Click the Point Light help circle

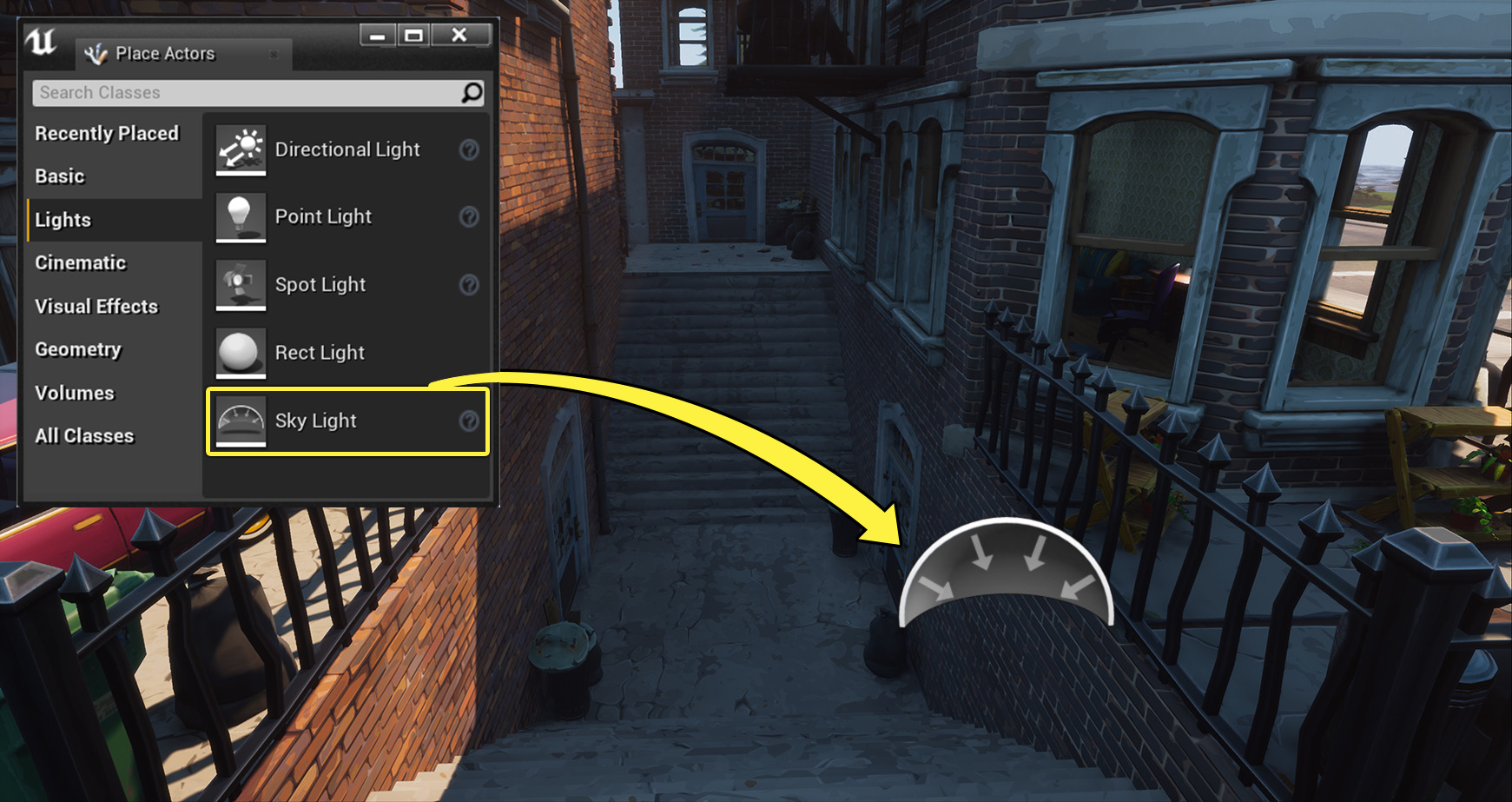click(469, 218)
